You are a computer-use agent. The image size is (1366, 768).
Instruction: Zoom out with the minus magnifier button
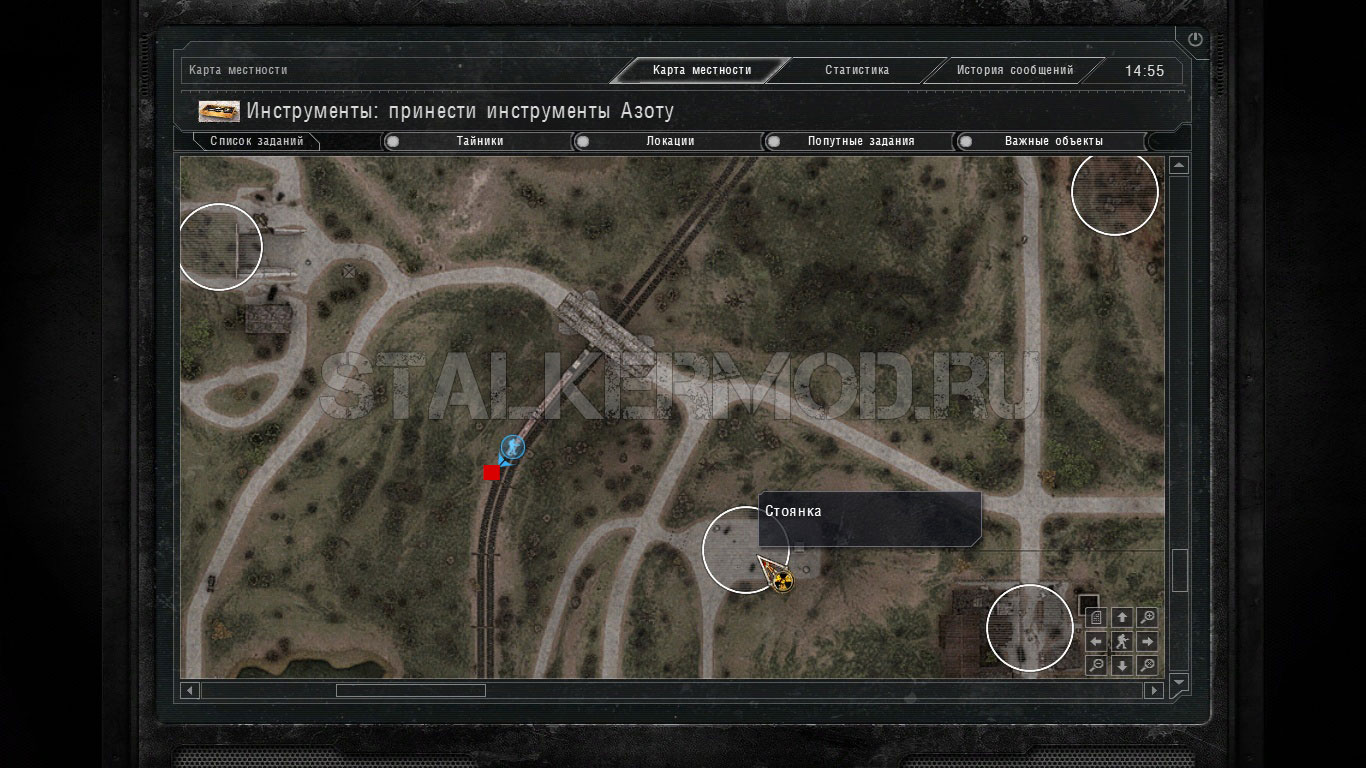click(x=1096, y=666)
